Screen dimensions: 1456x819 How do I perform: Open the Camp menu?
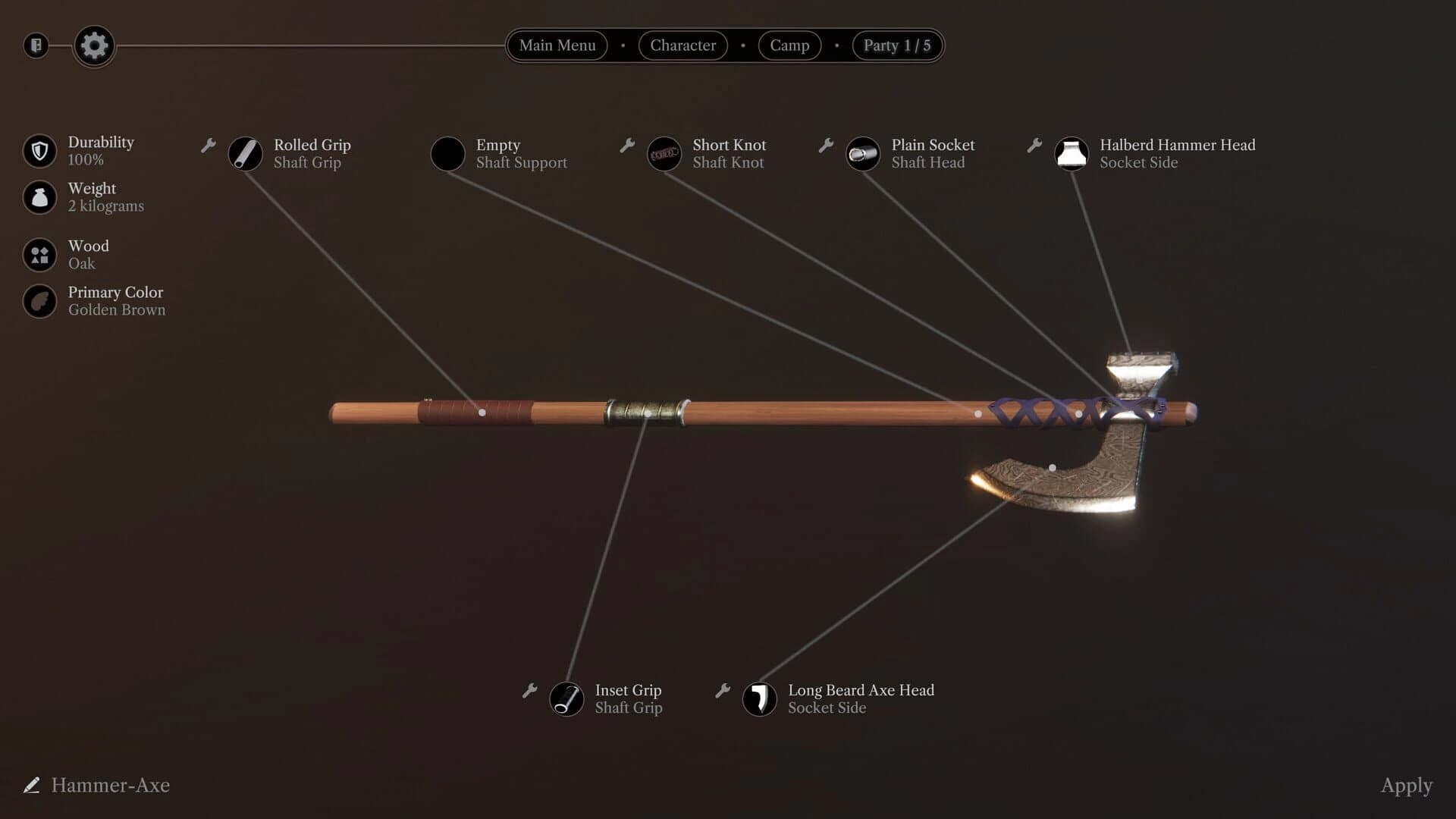pos(789,45)
